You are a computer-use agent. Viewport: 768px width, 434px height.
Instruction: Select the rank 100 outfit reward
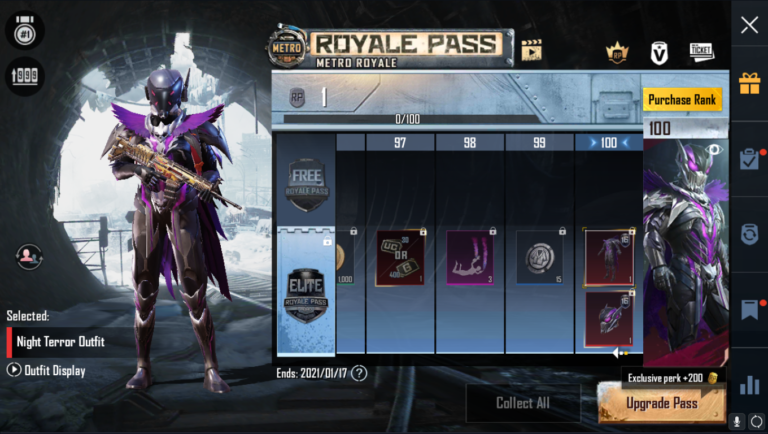[609, 258]
